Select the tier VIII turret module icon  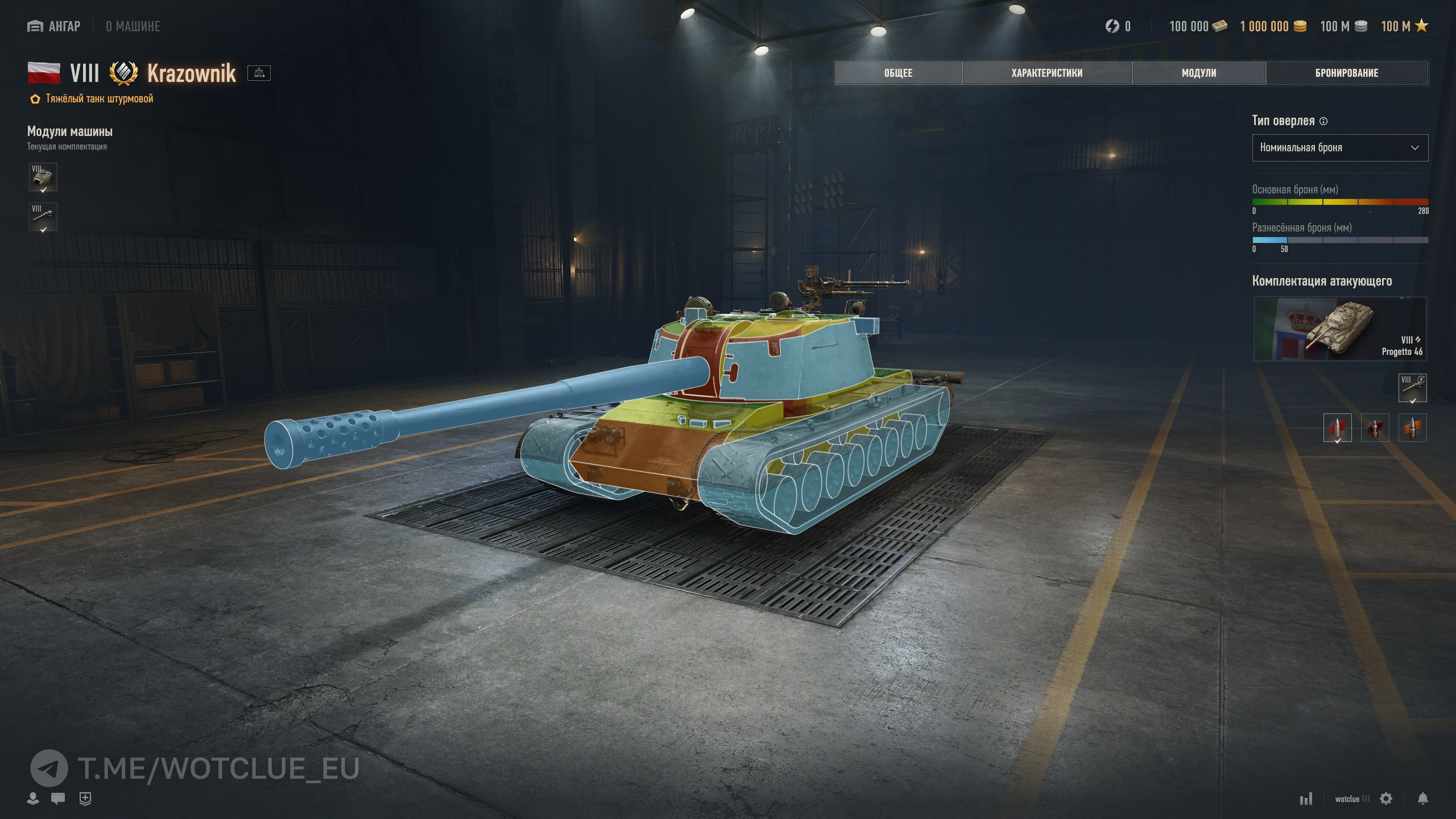(x=43, y=177)
